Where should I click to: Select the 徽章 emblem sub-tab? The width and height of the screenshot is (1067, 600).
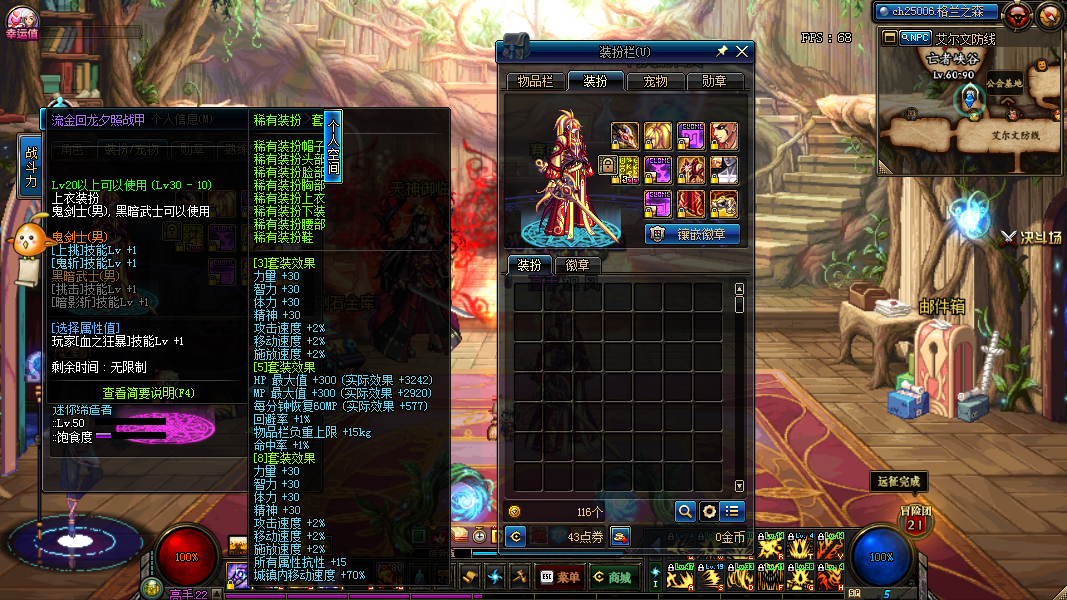point(577,265)
